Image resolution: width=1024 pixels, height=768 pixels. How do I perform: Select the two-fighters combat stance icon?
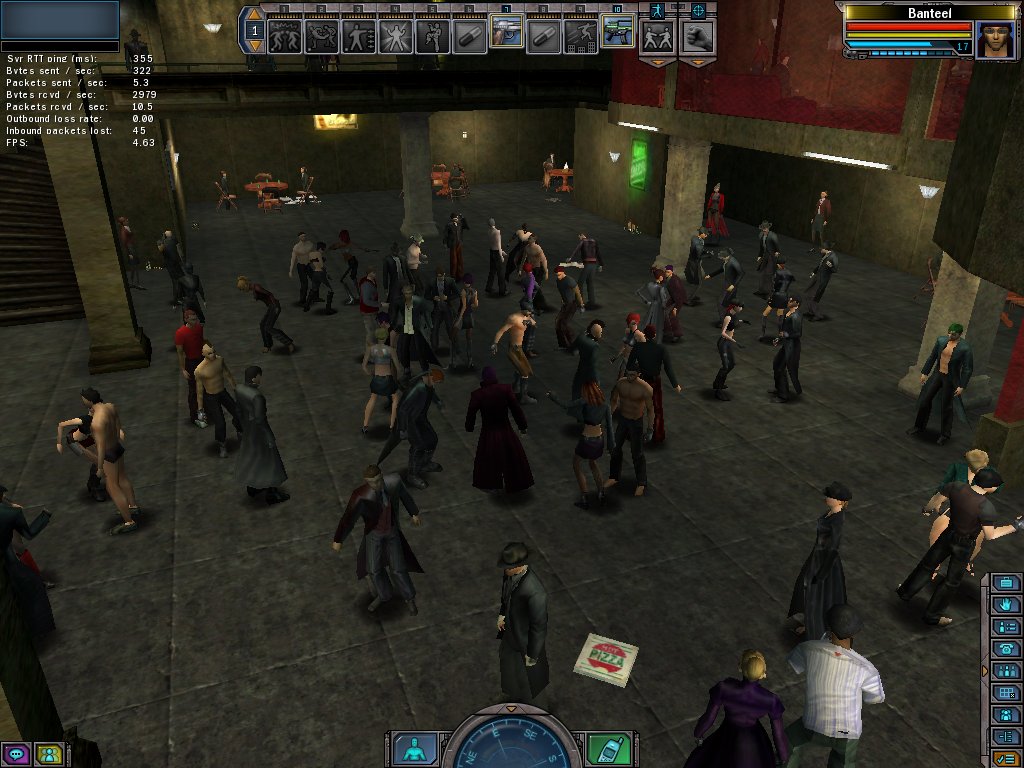(x=657, y=37)
